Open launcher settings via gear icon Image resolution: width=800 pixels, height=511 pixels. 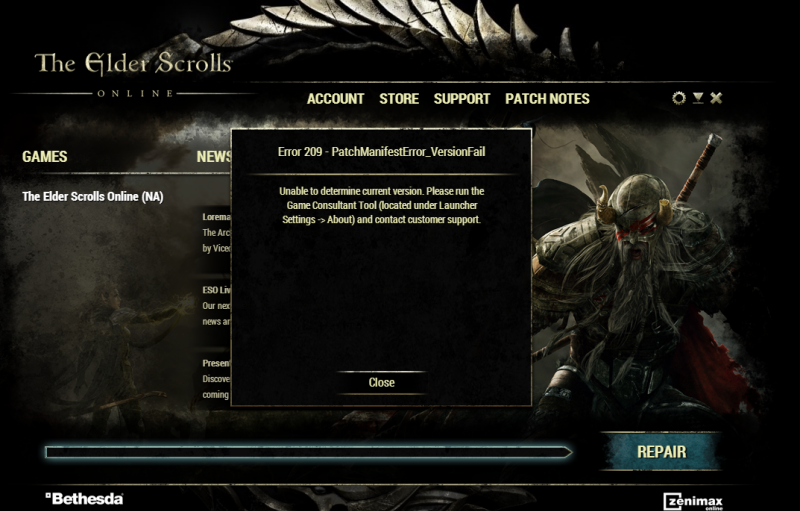tap(680, 98)
